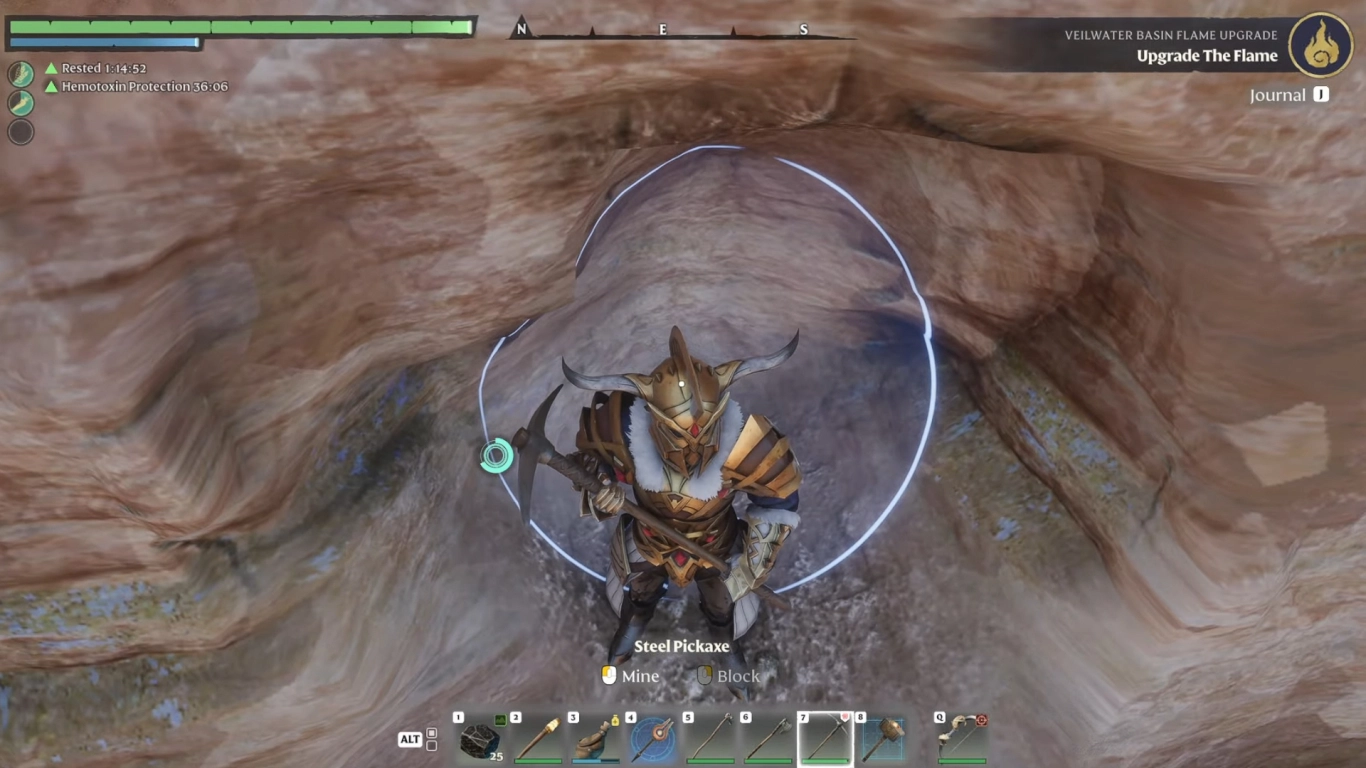The height and width of the screenshot is (768, 1366).
Task: Click the Upgrade The Flame objective text
Action: coord(1205,56)
